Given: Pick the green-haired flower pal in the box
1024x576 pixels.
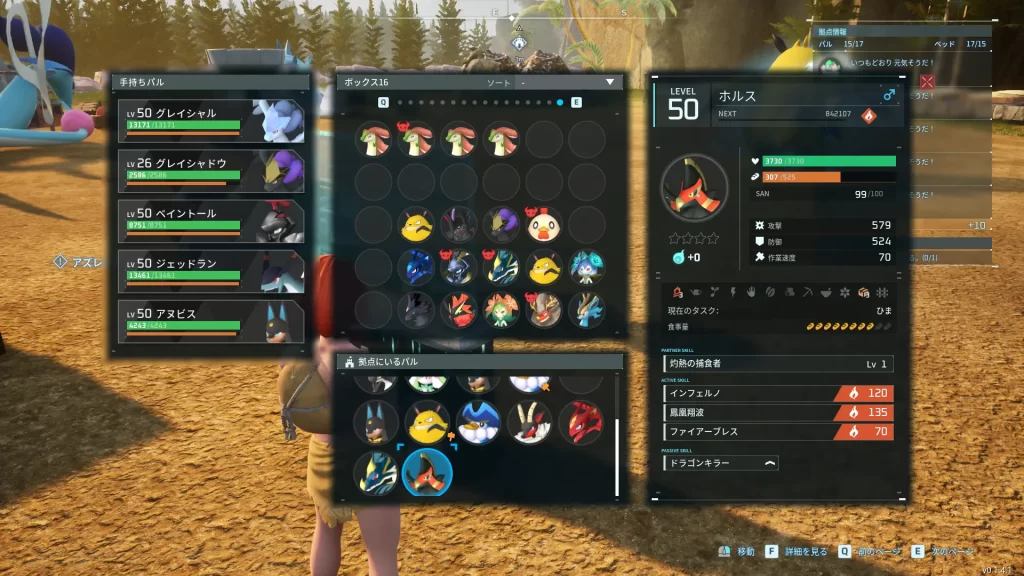Looking at the screenshot, I should click(x=502, y=310).
